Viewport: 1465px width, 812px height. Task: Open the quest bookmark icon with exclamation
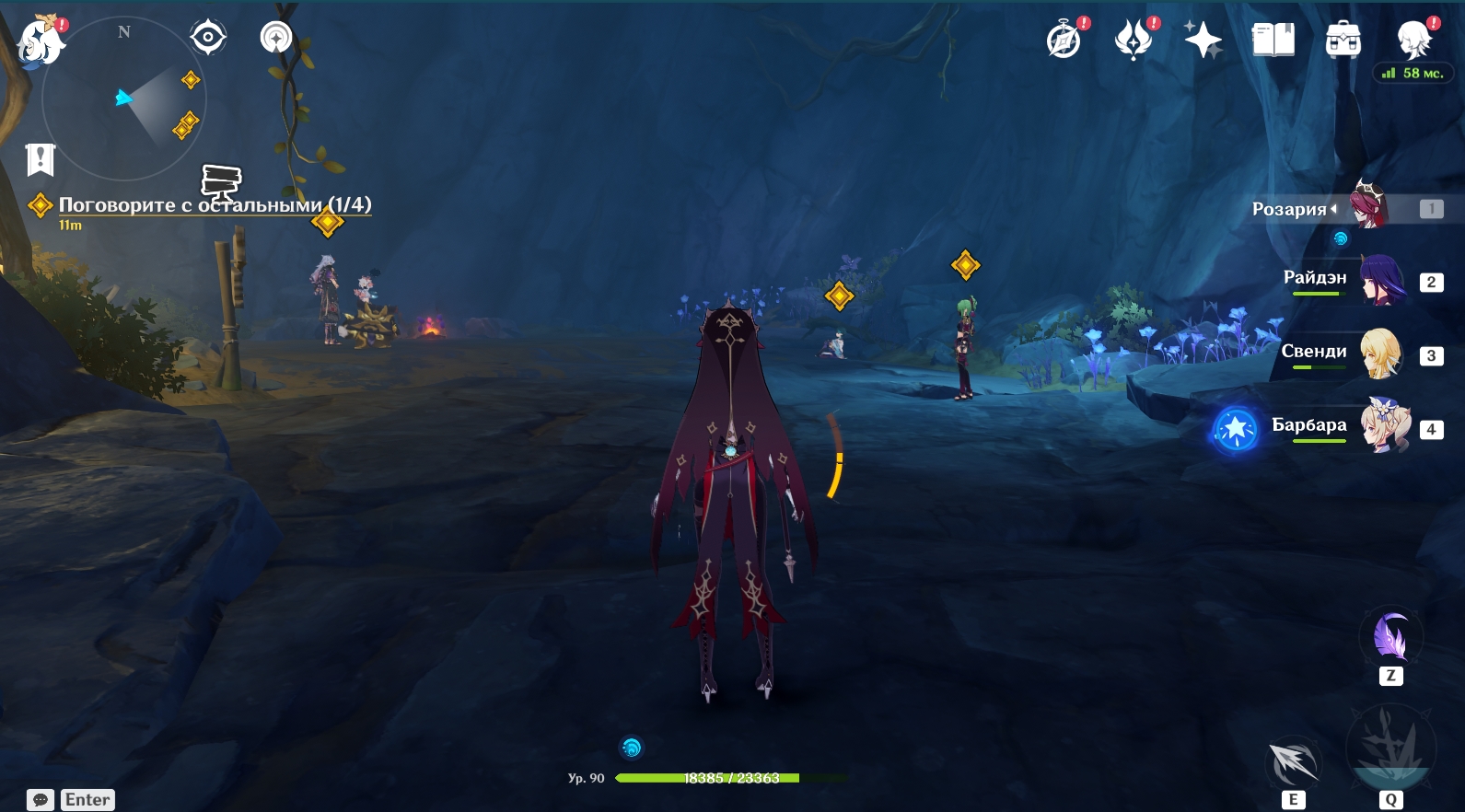(x=41, y=160)
